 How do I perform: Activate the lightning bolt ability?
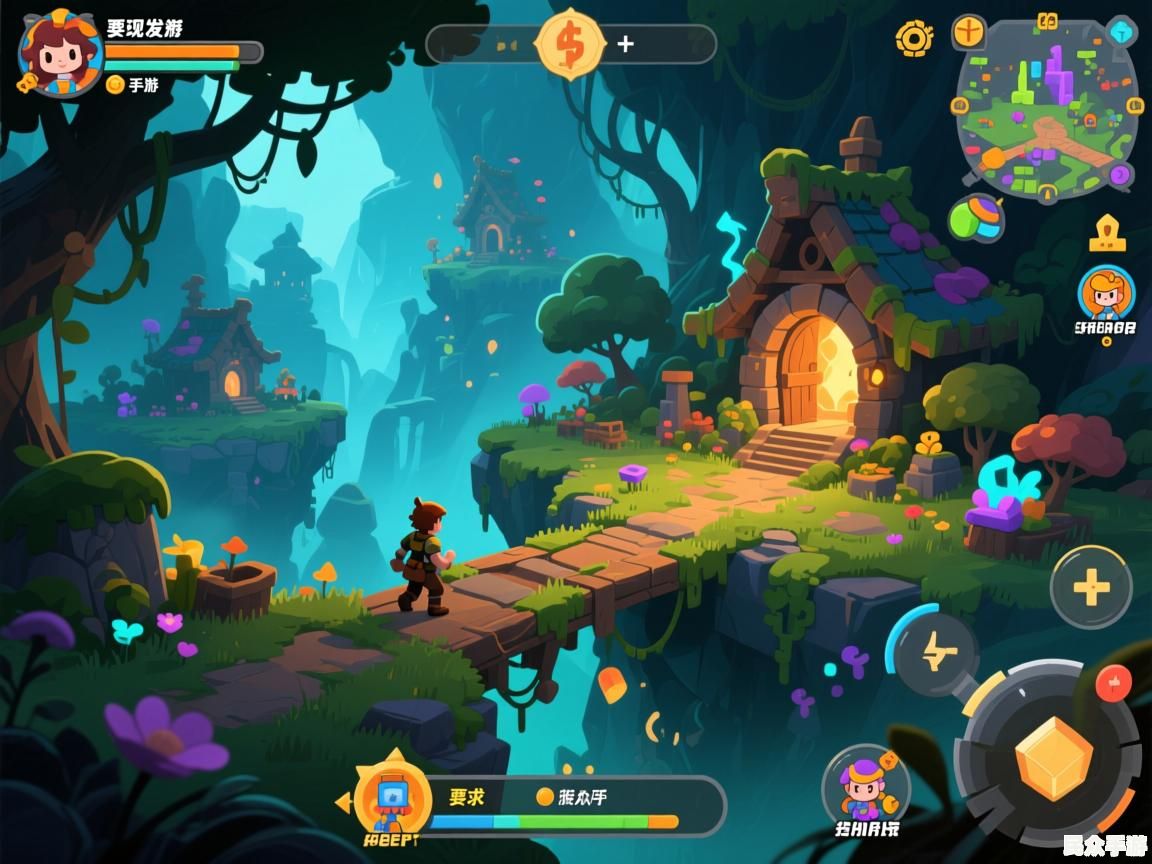pyautogui.click(x=936, y=654)
